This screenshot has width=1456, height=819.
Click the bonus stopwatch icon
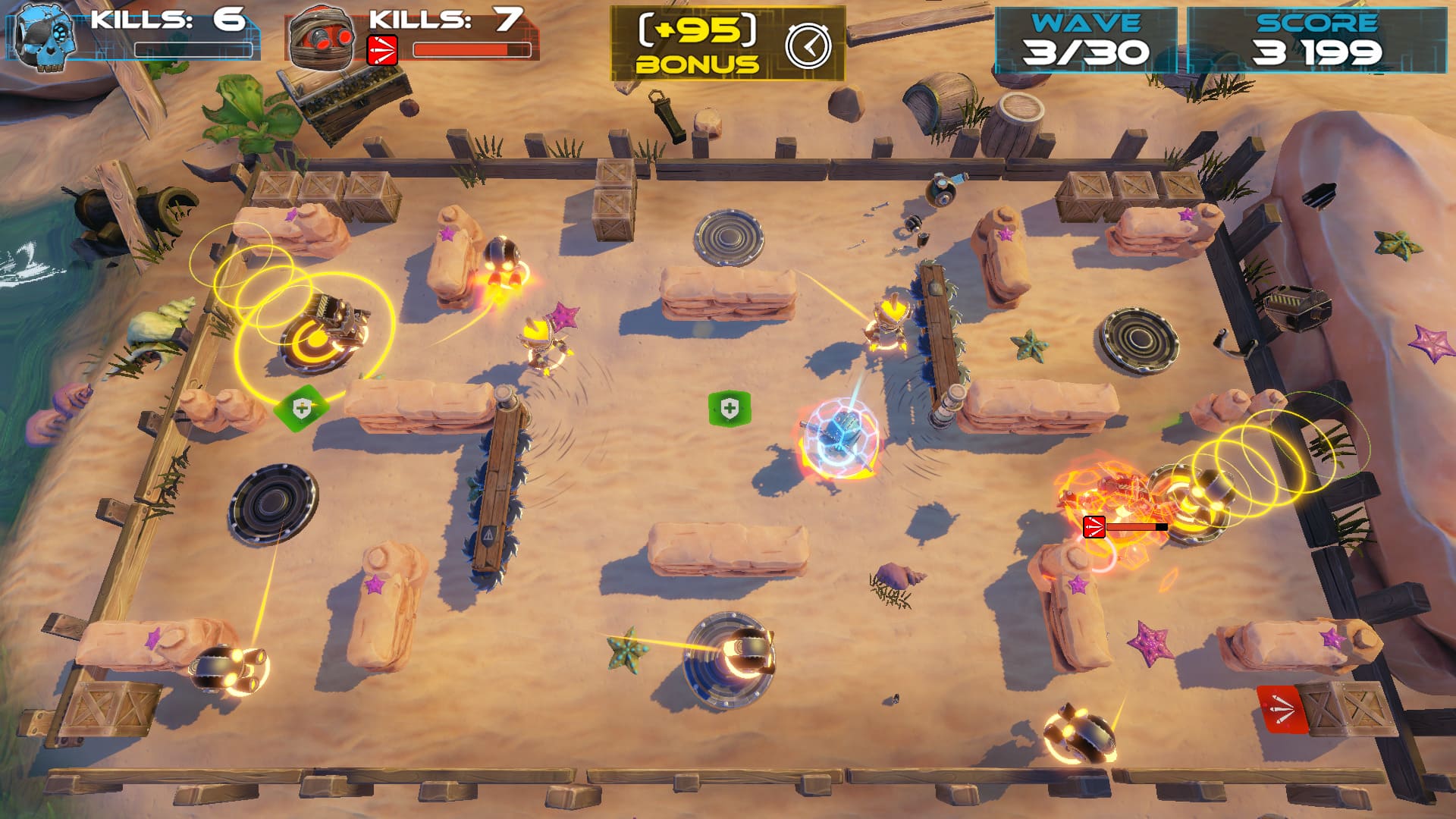click(x=808, y=45)
